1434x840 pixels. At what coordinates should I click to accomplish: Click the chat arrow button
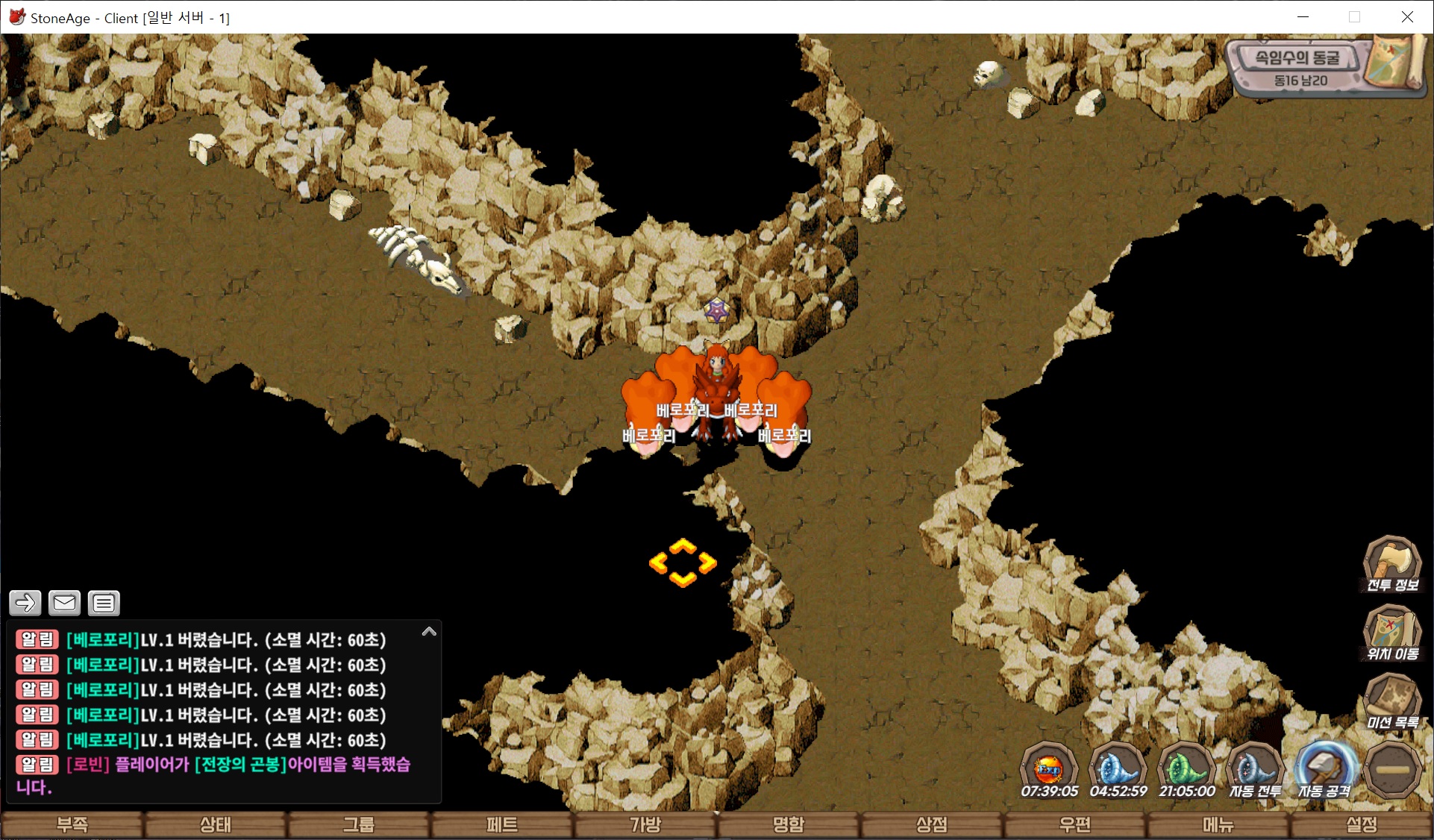click(x=25, y=603)
